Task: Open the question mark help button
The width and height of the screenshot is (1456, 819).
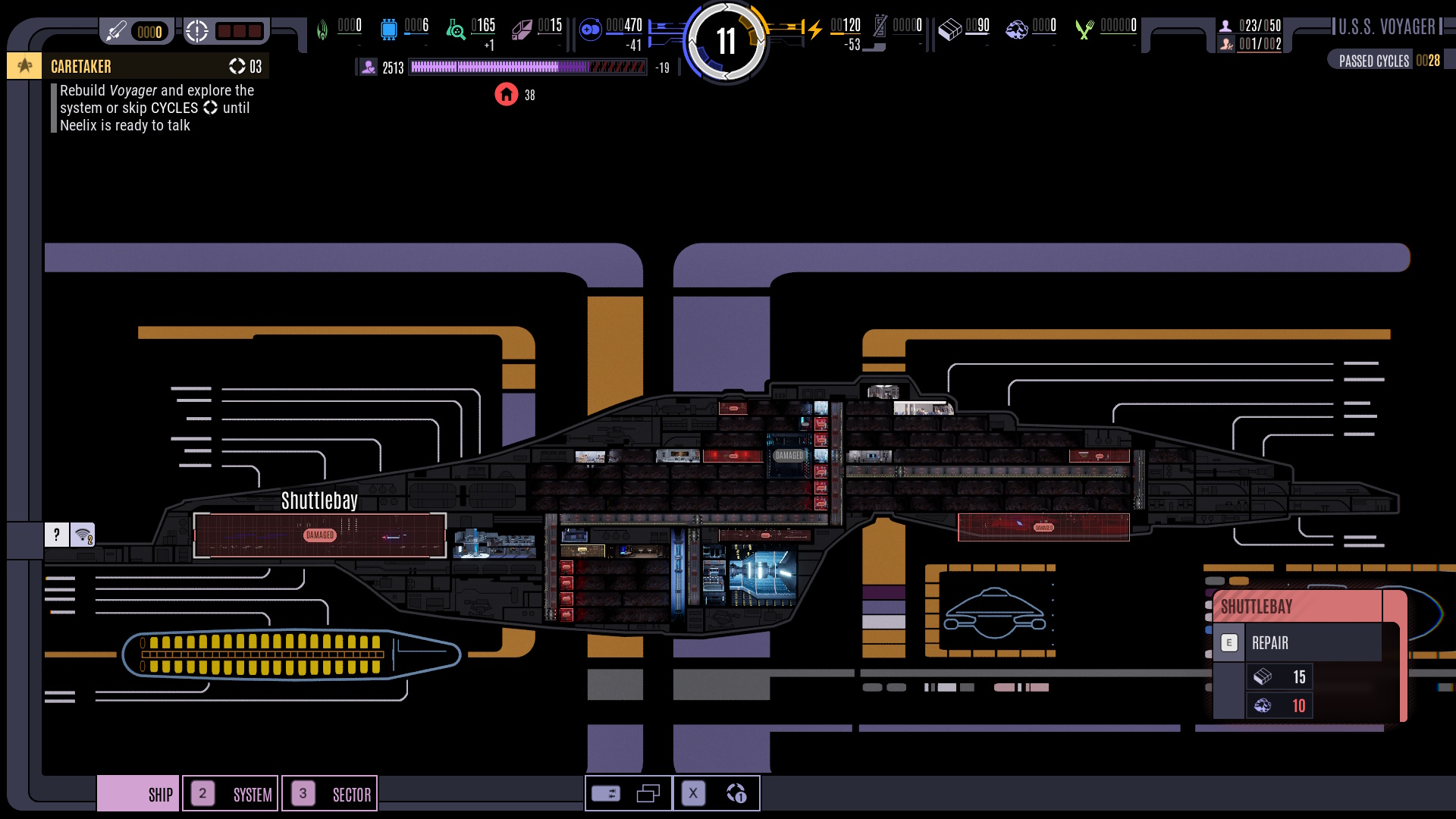Action: point(57,535)
